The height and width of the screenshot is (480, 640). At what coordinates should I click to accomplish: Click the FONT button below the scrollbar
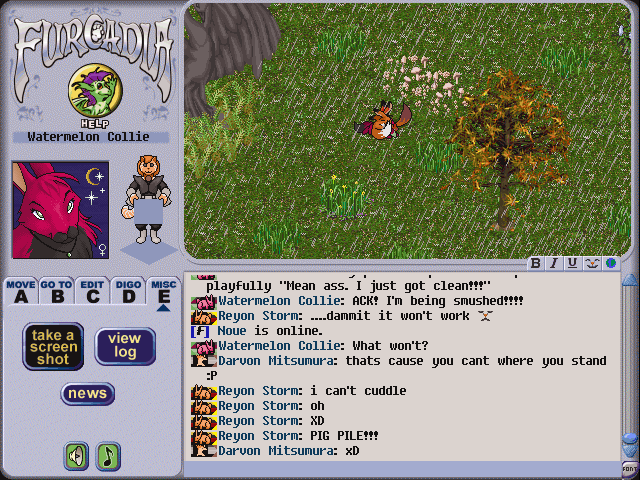pyautogui.click(x=629, y=468)
